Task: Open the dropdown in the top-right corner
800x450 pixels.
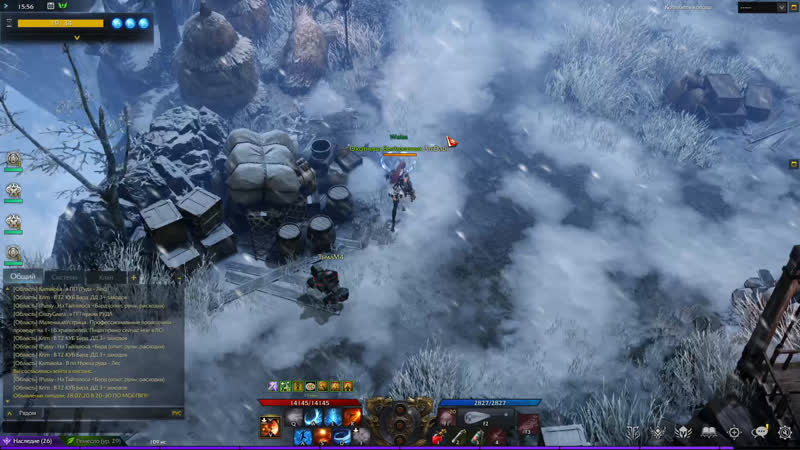Action: tap(760, 7)
